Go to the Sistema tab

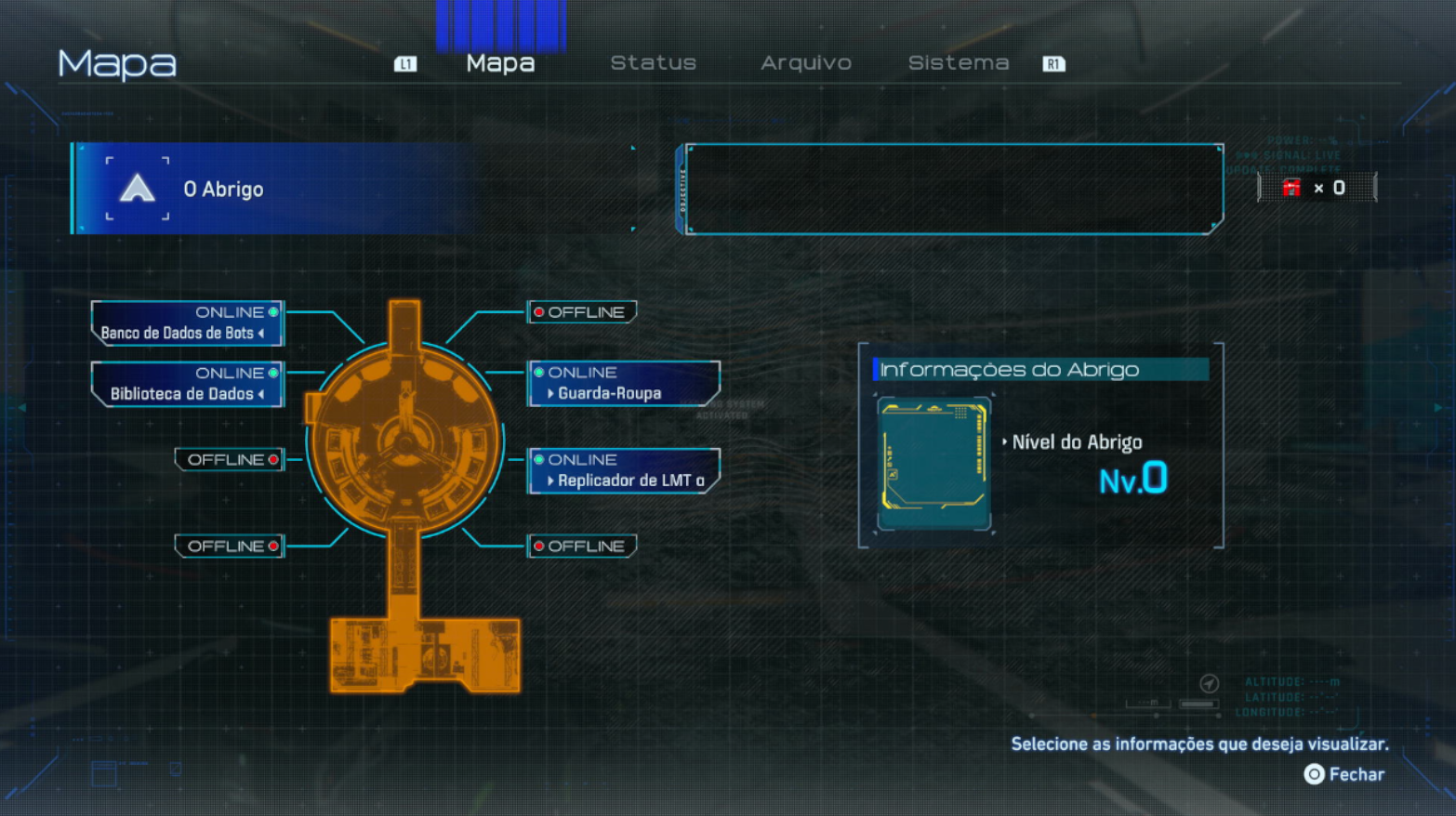[x=958, y=63]
